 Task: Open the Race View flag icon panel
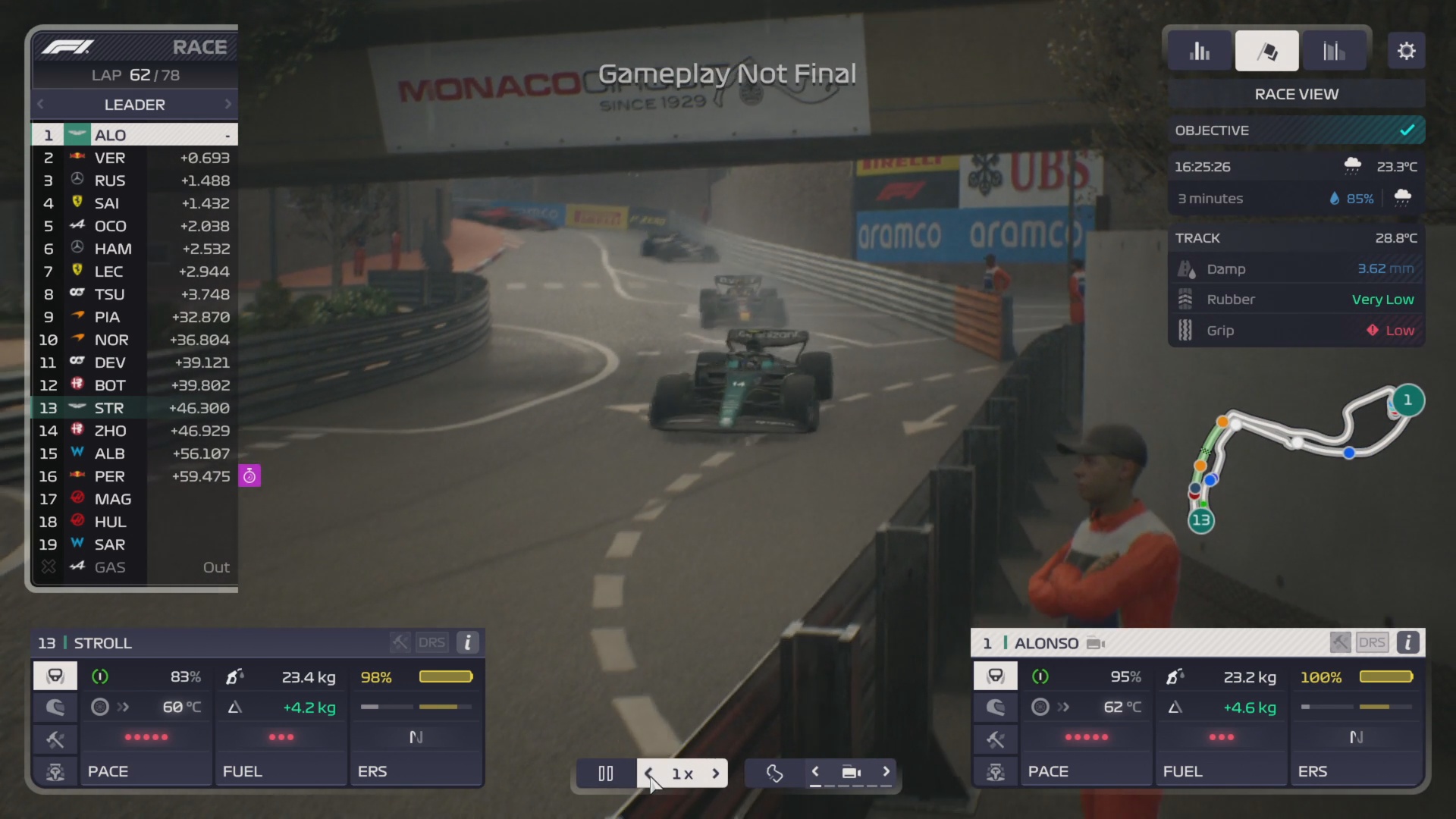(x=1267, y=50)
